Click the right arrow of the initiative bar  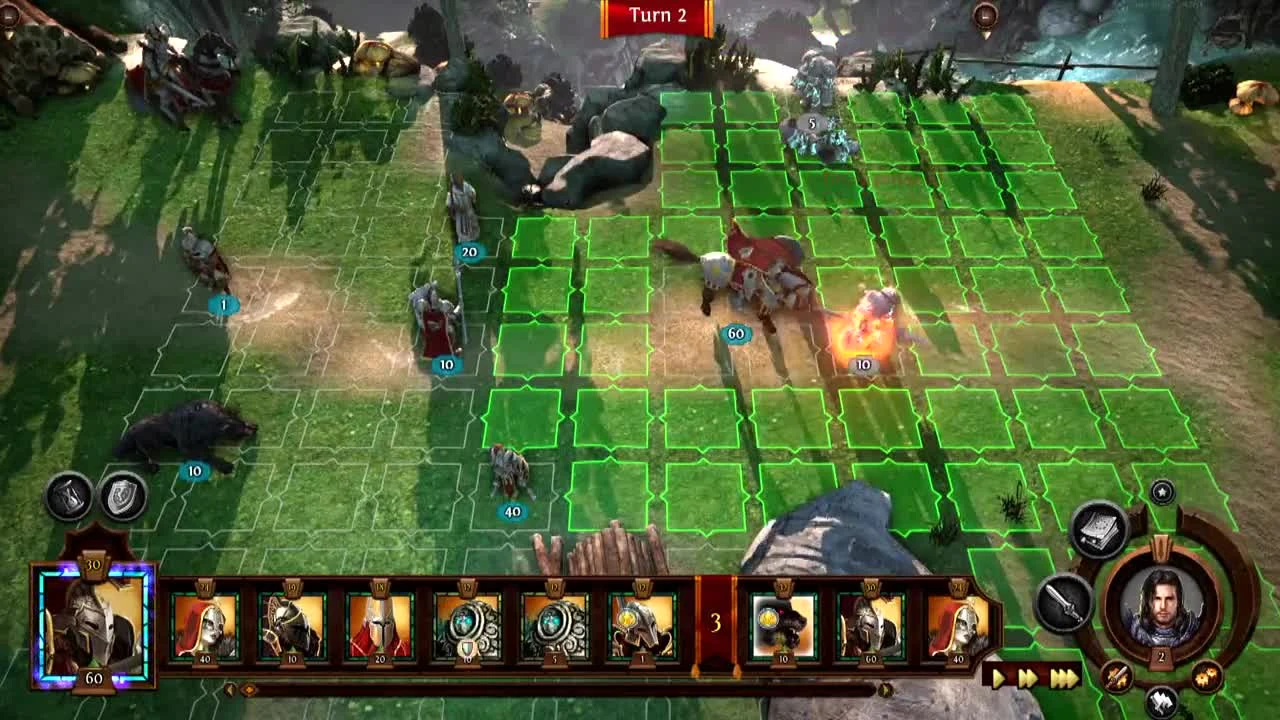885,689
